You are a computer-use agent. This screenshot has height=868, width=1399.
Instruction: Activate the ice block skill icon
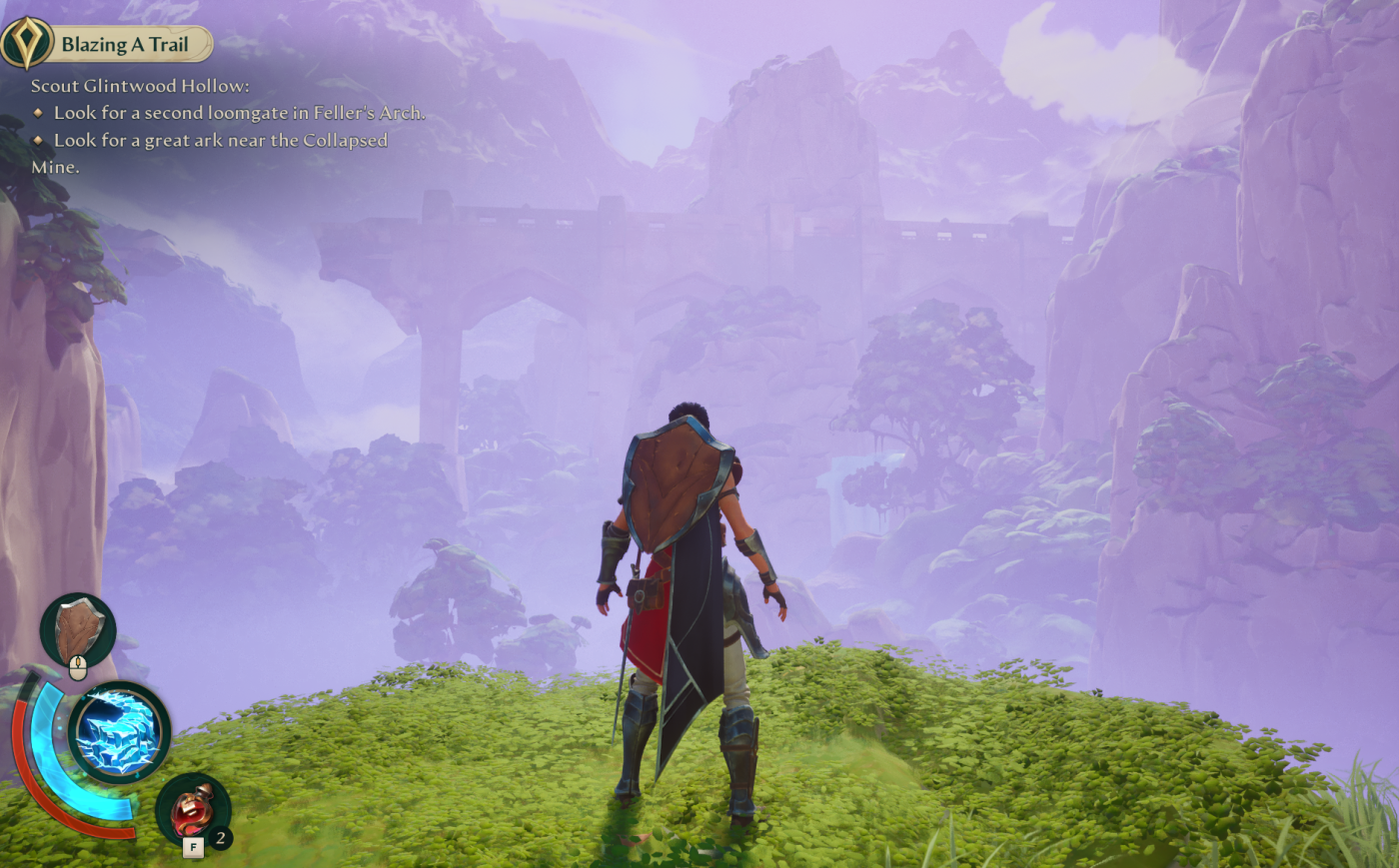click(x=118, y=729)
